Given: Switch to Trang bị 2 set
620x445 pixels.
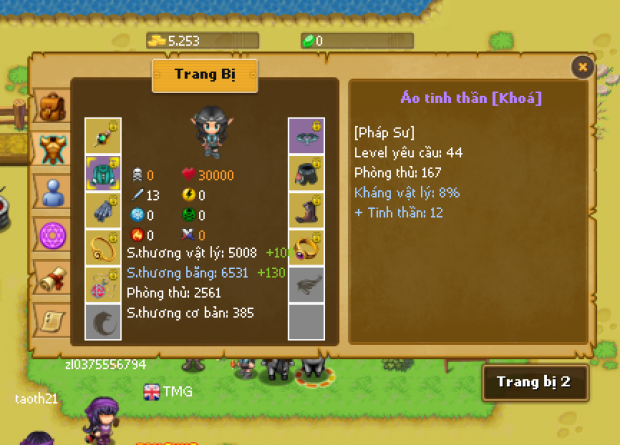Looking at the screenshot, I should (x=534, y=383).
